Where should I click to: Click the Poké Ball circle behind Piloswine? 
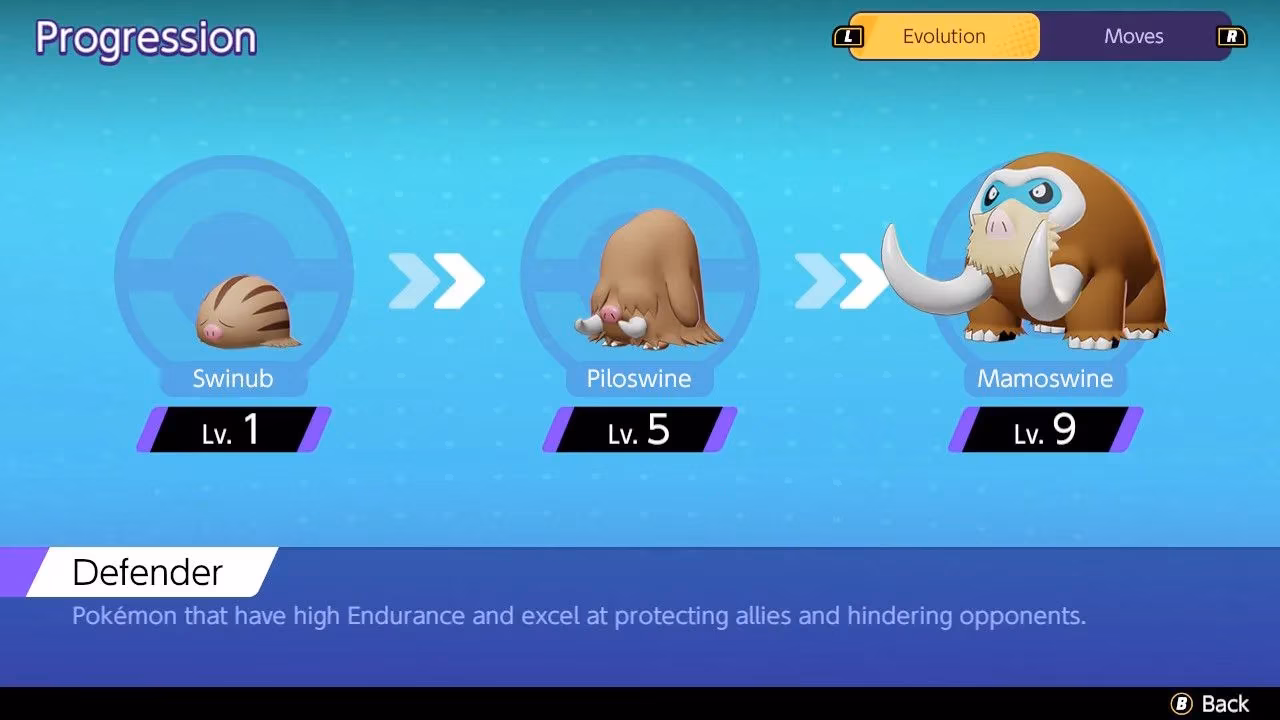pos(640,270)
